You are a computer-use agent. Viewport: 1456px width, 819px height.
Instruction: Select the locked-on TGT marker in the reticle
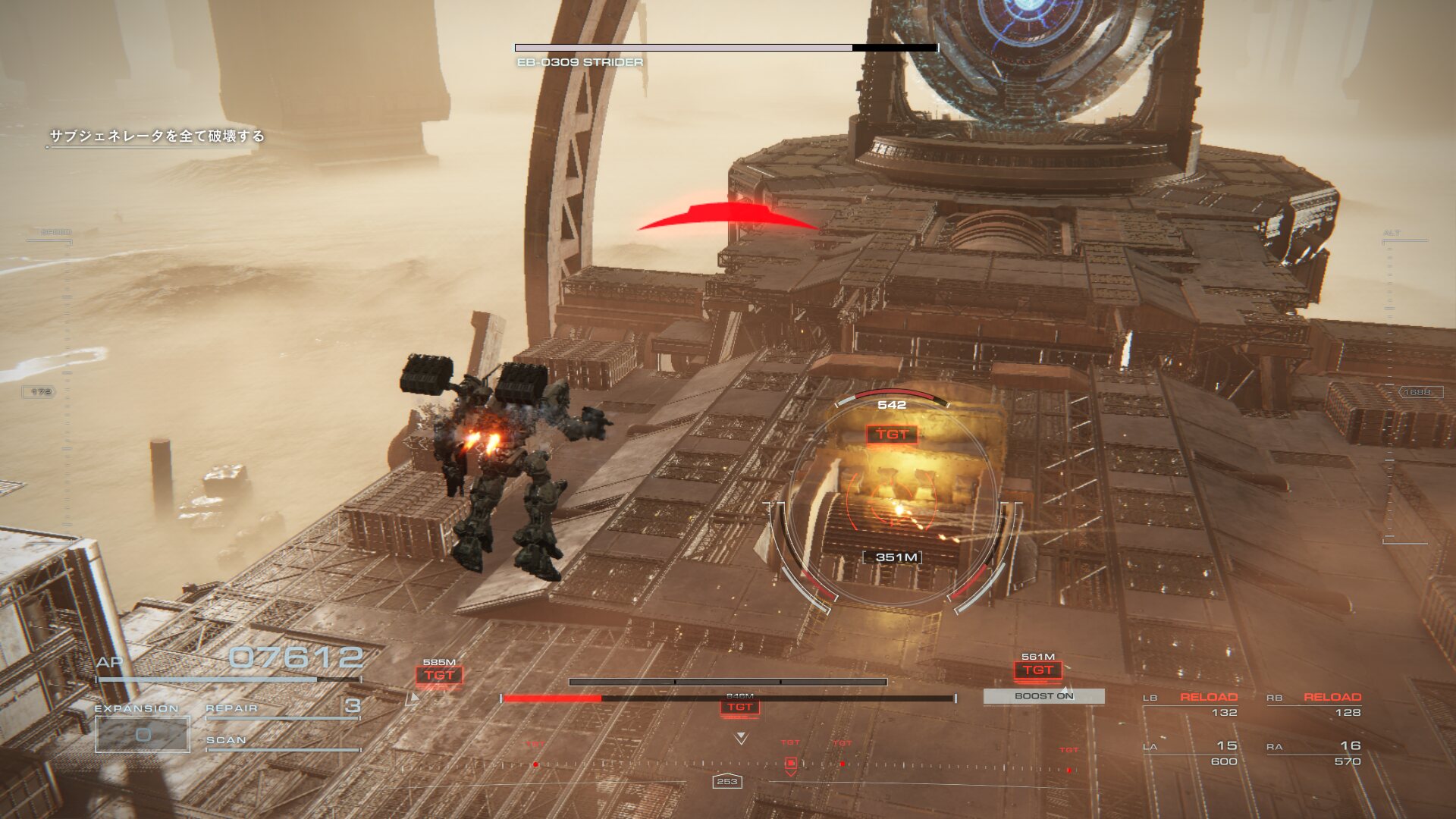click(892, 435)
